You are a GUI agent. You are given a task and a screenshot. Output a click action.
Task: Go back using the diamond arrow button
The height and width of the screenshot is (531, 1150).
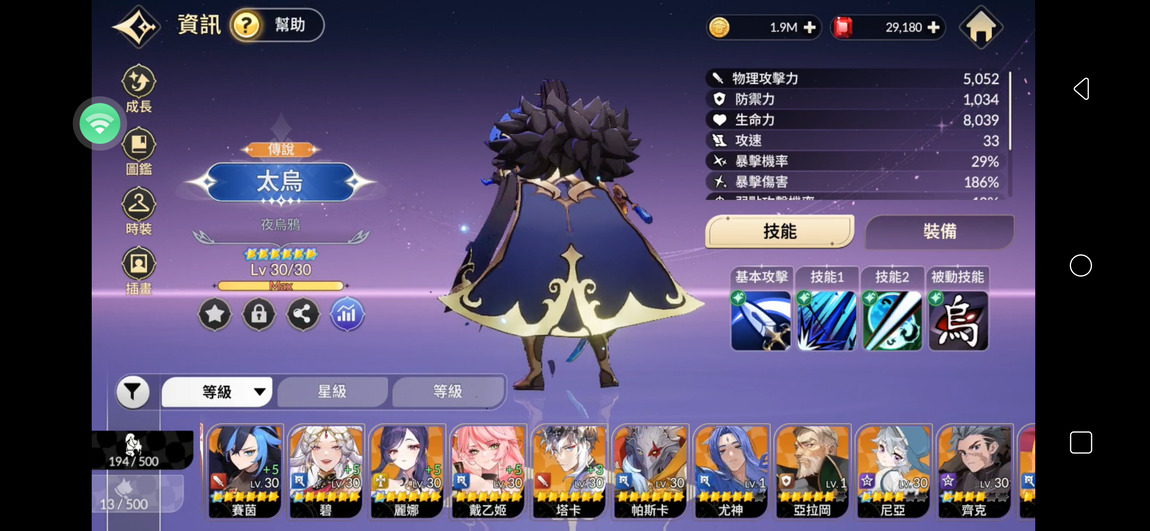pos(137,26)
